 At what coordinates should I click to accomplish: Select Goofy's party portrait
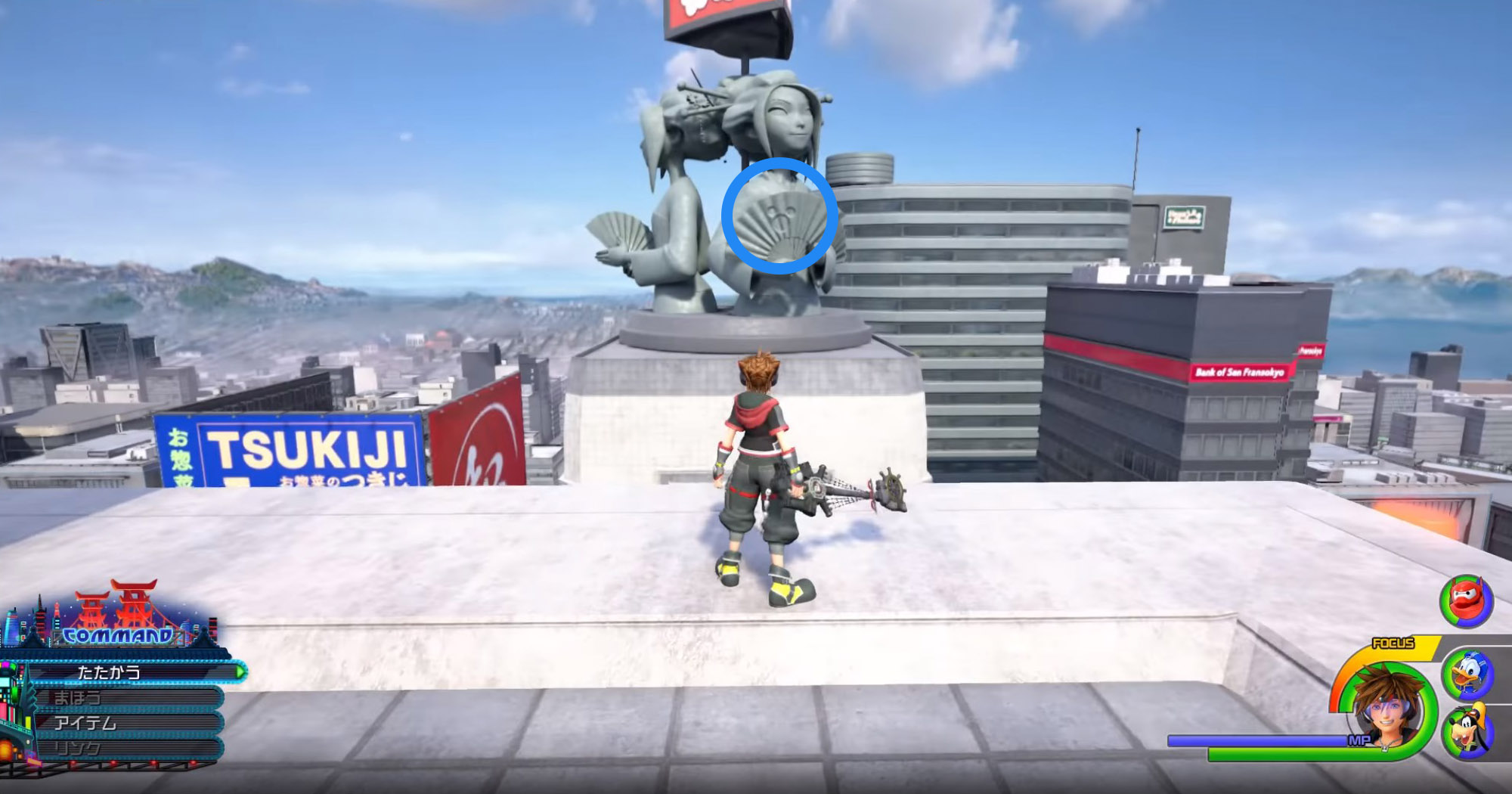1467,731
